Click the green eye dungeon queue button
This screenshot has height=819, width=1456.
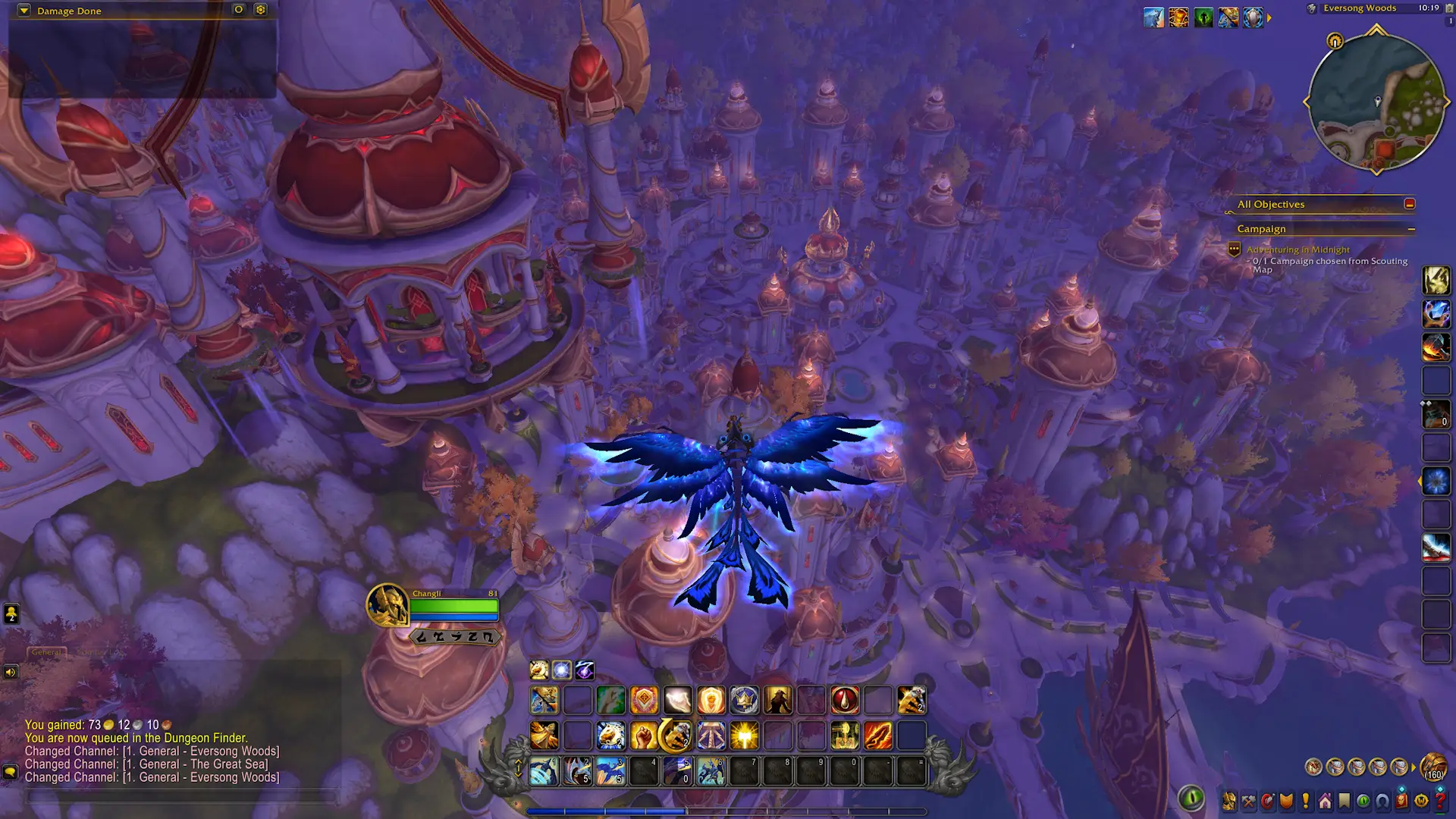(1191, 798)
